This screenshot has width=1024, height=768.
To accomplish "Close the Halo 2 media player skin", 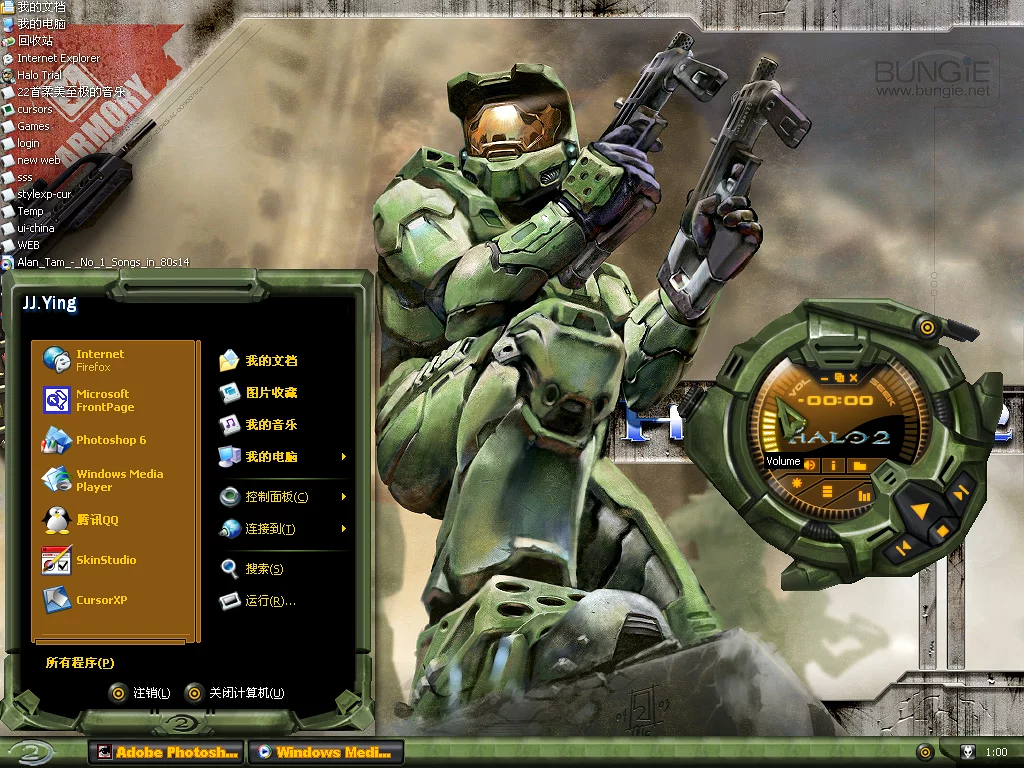I will 853,378.
